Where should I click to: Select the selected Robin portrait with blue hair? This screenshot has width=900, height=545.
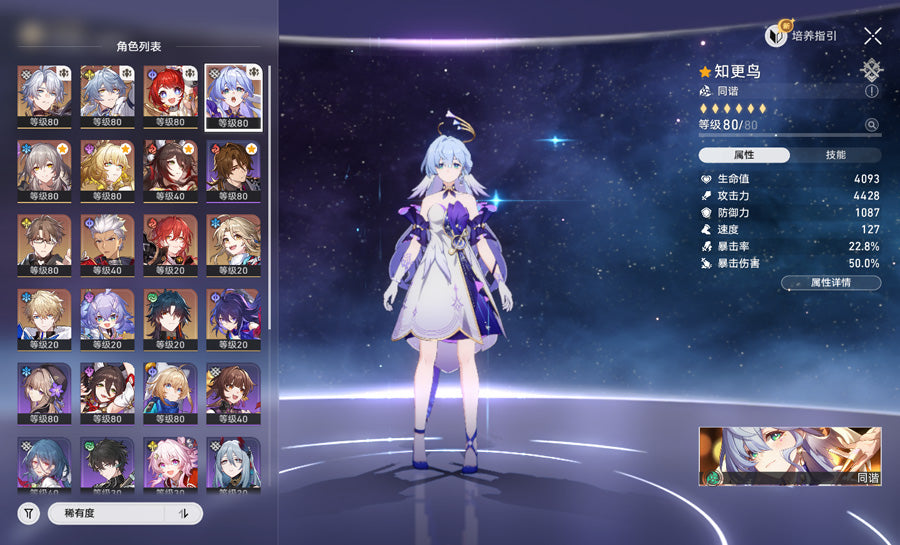pos(234,97)
